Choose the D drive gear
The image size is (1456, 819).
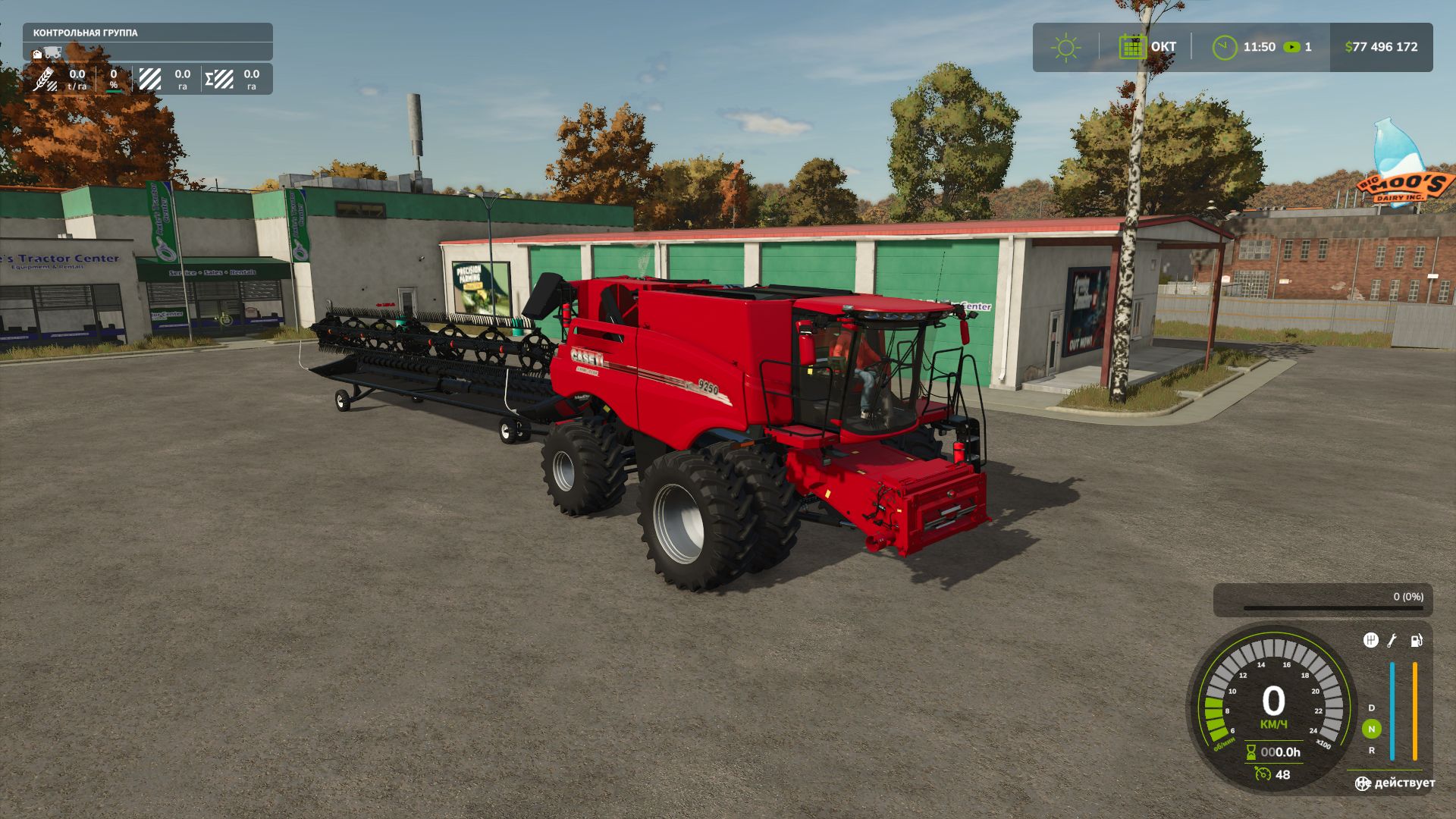pyautogui.click(x=1371, y=708)
